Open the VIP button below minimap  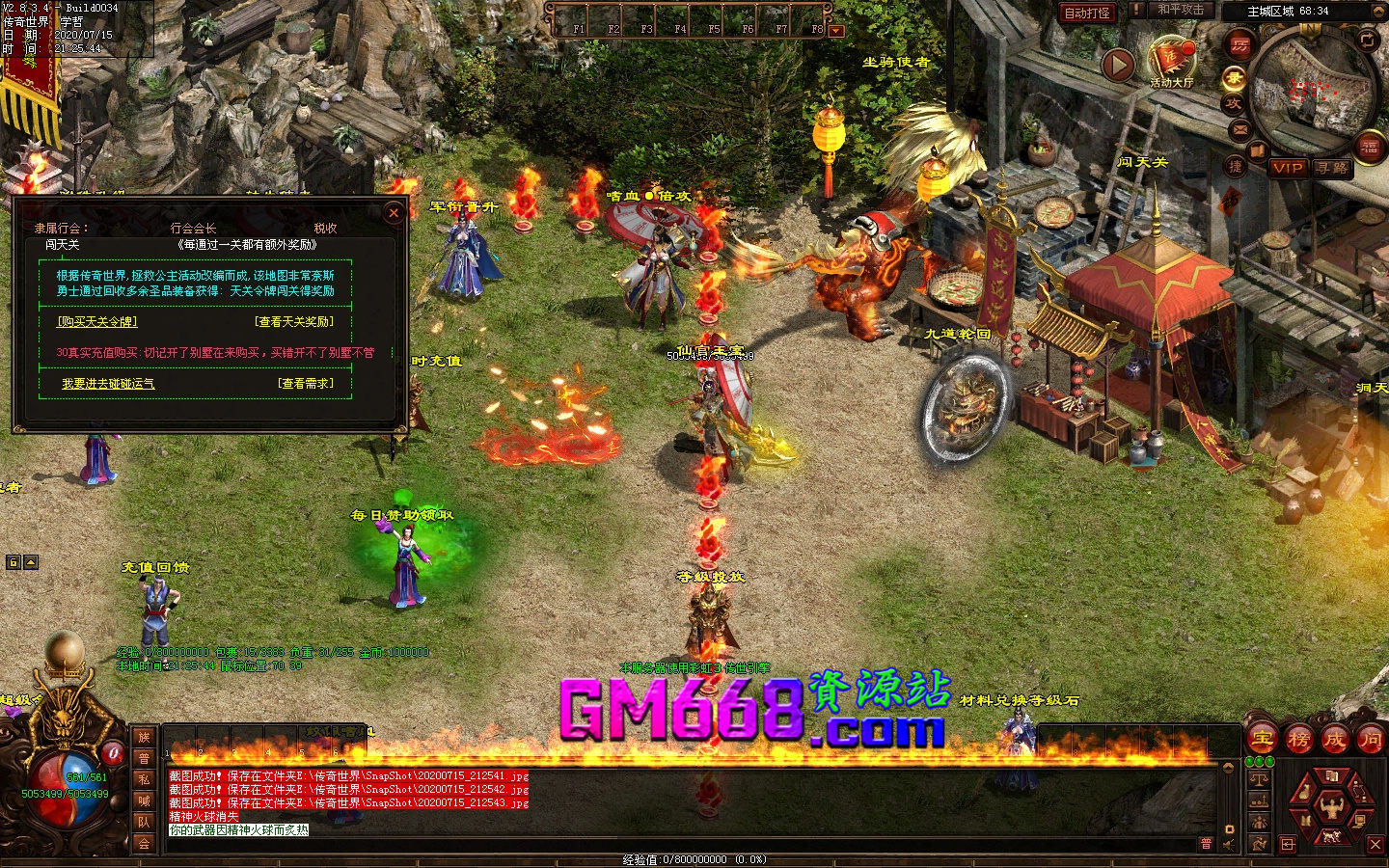click(1288, 168)
